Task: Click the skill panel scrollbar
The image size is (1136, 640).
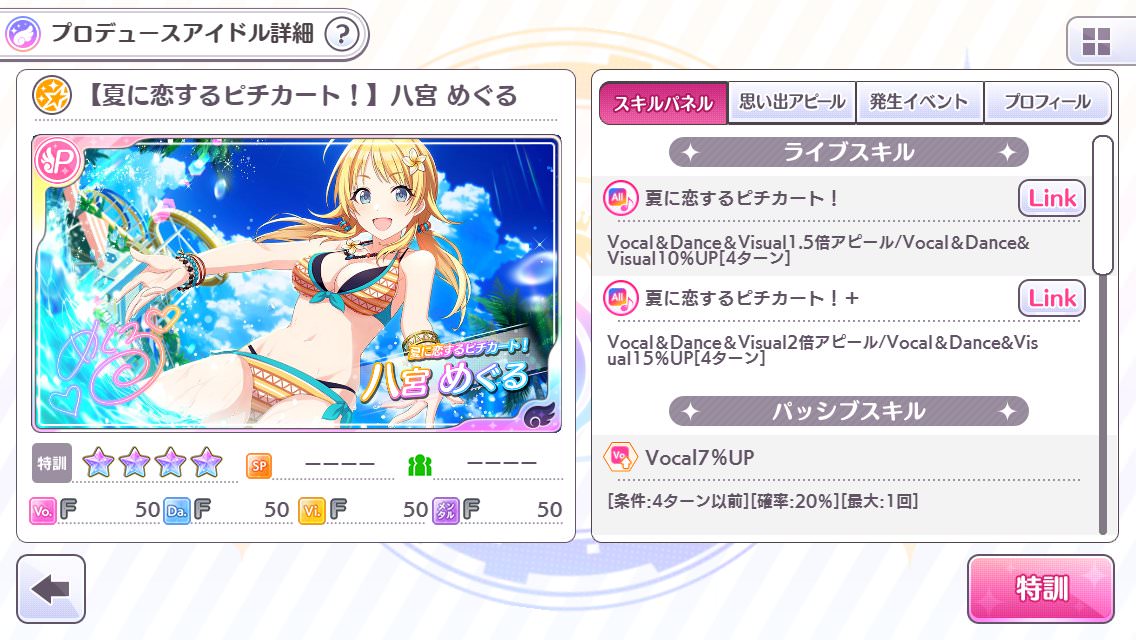Action: tap(1103, 205)
